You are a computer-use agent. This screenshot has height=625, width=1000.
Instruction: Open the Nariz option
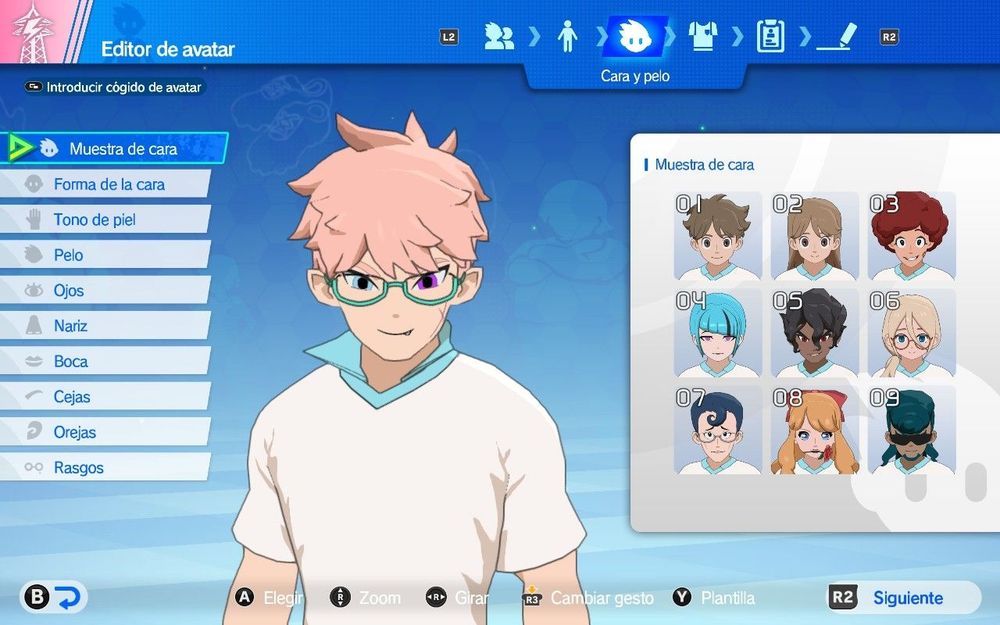click(x=70, y=326)
